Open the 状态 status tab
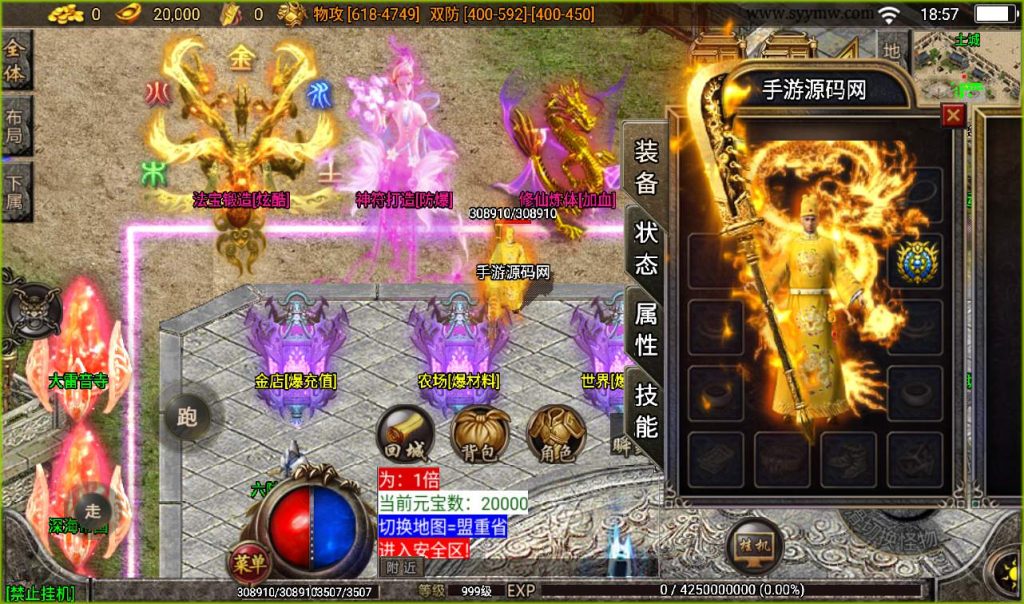 tap(647, 247)
